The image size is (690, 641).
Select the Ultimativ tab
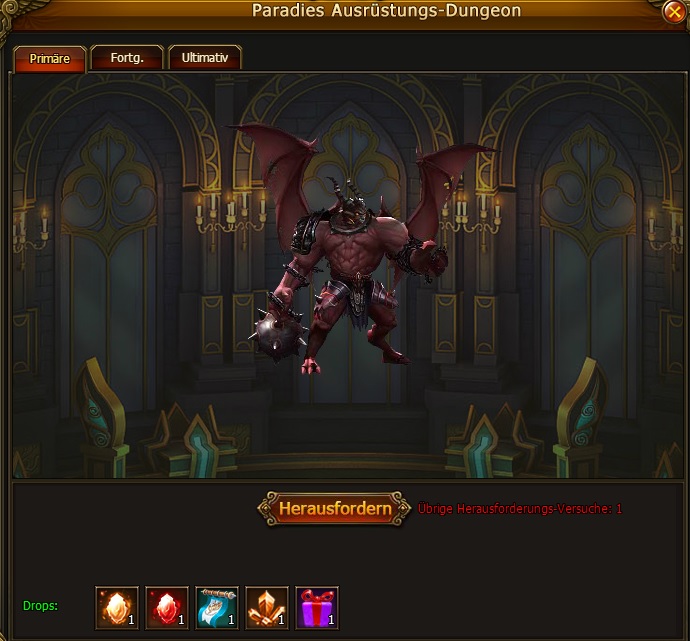(x=204, y=58)
